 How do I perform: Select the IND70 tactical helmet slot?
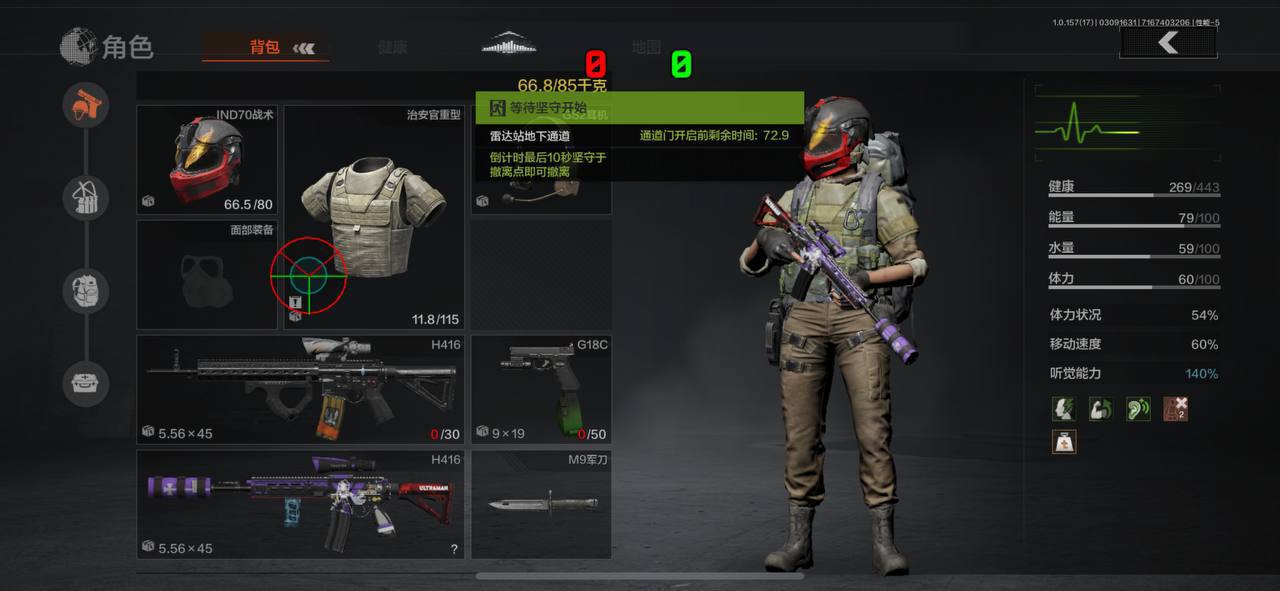click(x=207, y=160)
